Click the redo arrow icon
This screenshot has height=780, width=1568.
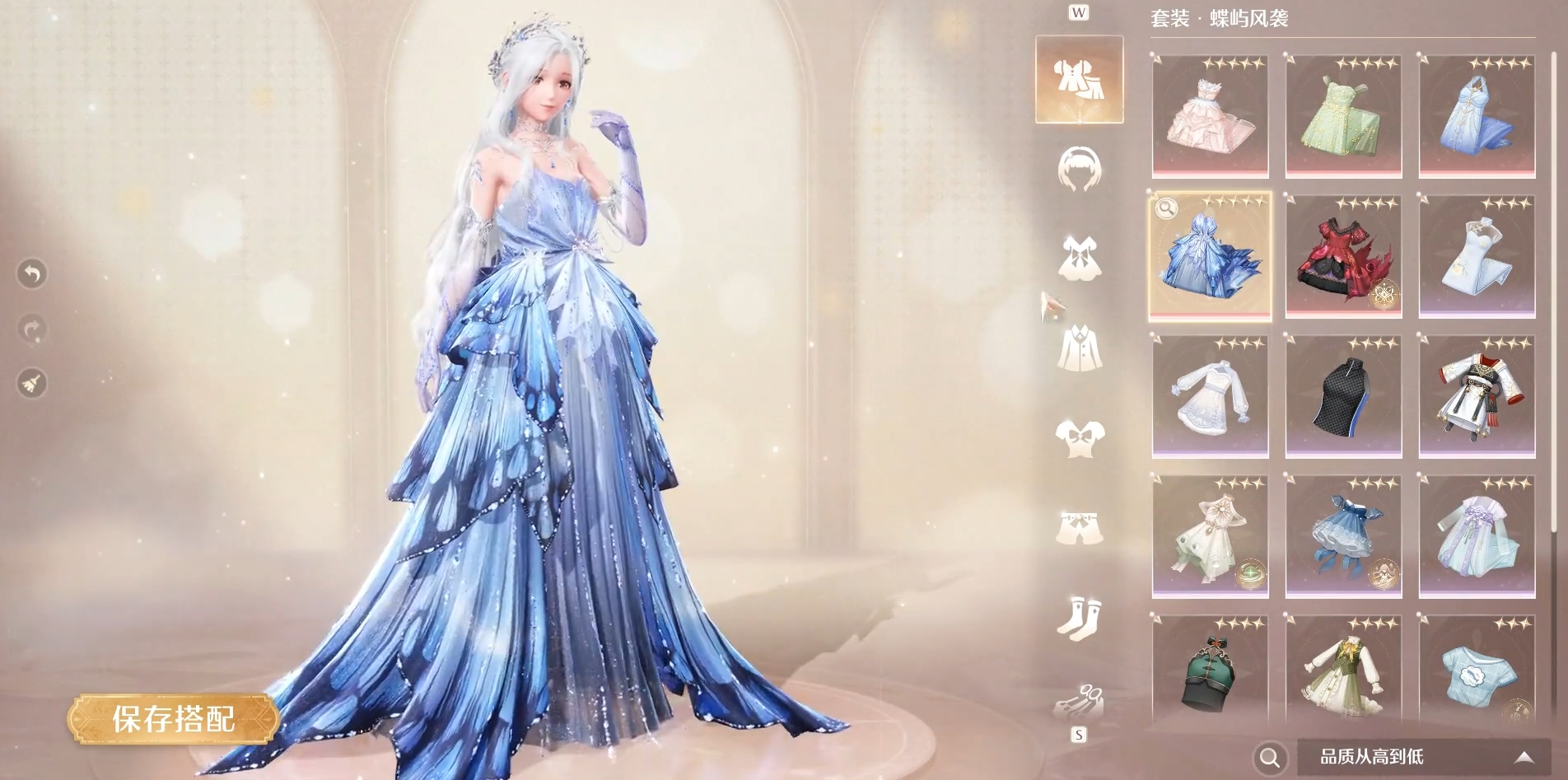(32, 329)
